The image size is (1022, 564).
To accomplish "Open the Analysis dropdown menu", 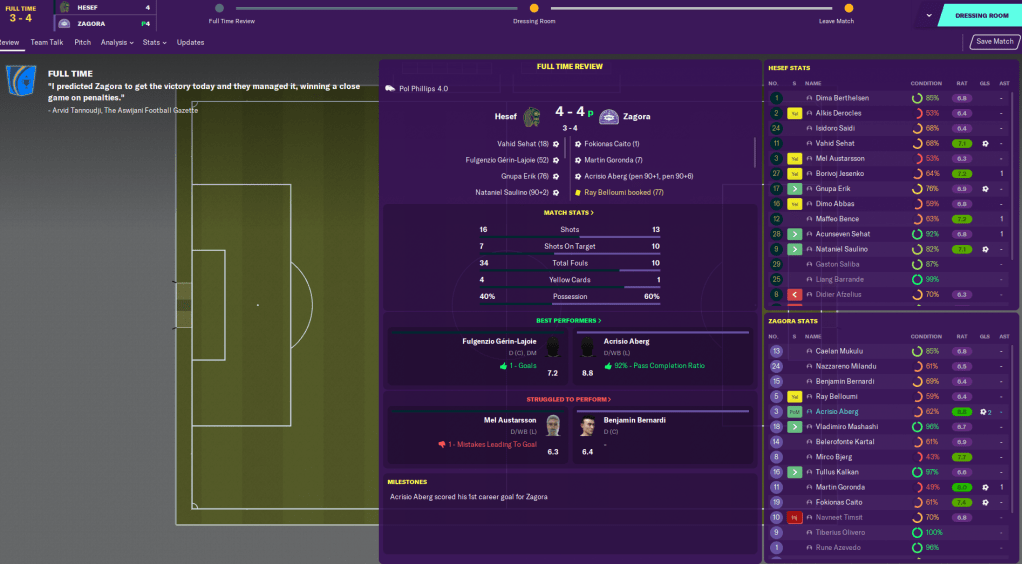I will pos(118,42).
